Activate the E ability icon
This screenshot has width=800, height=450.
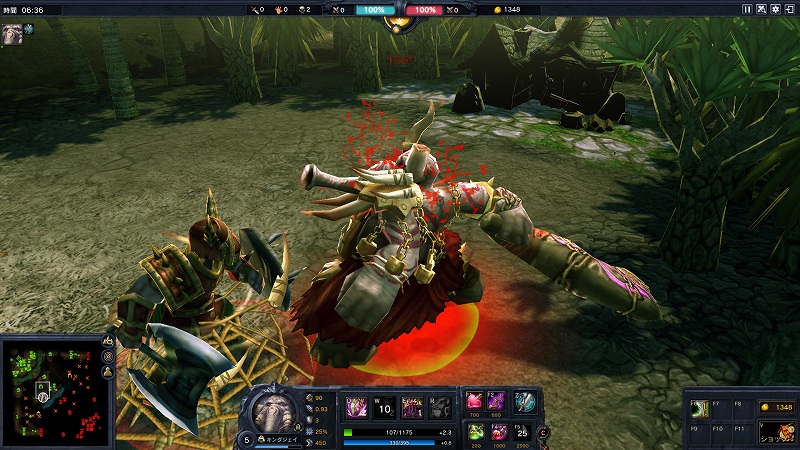[x=411, y=406]
